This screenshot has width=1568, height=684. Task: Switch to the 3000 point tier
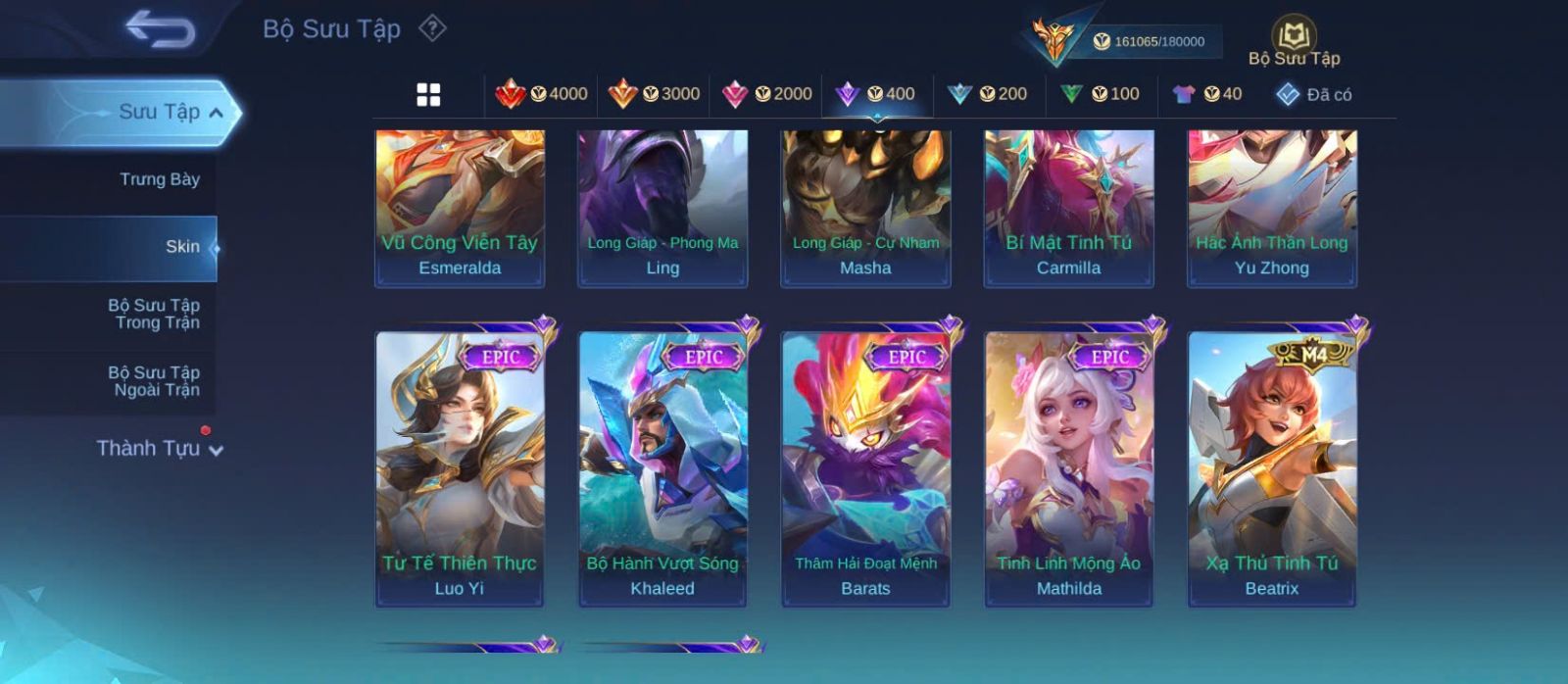point(654,94)
